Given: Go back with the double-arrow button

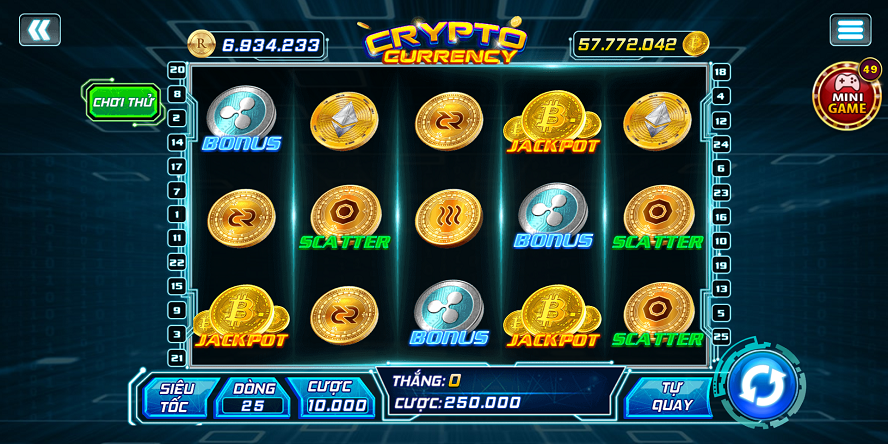Looking at the screenshot, I should point(40,30).
